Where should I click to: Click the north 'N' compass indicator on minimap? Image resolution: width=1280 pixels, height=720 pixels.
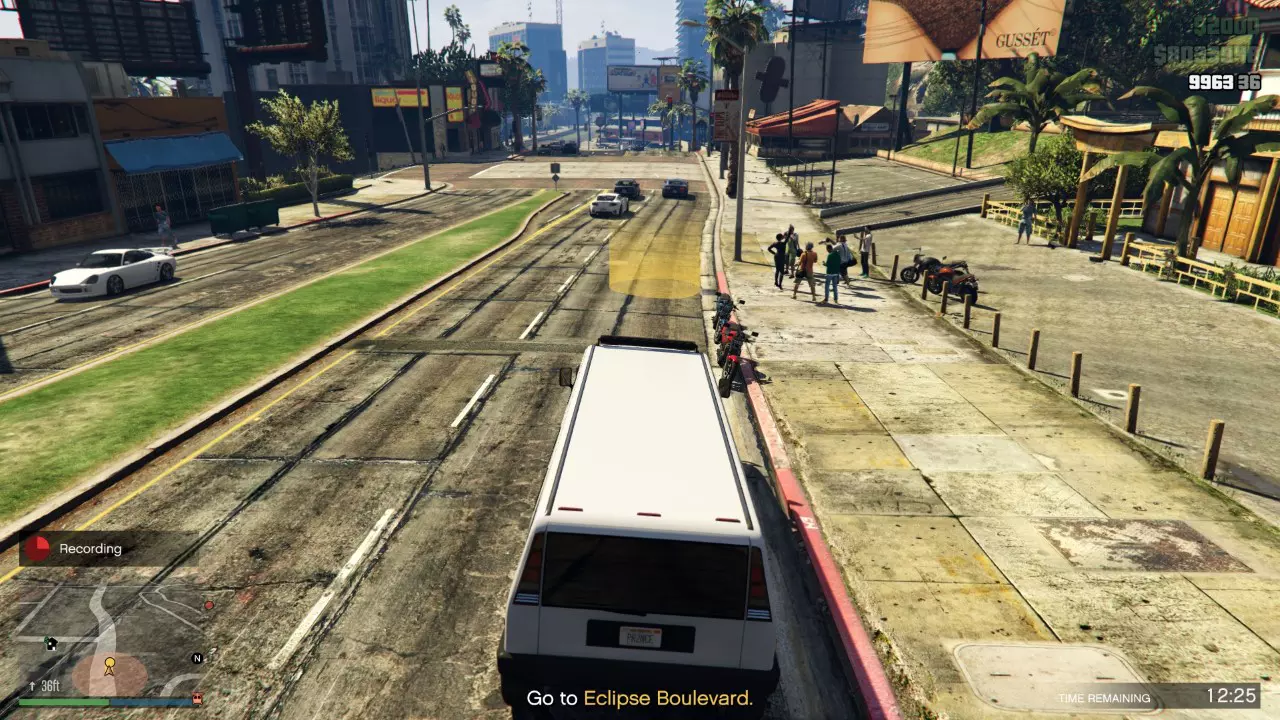(x=196, y=658)
